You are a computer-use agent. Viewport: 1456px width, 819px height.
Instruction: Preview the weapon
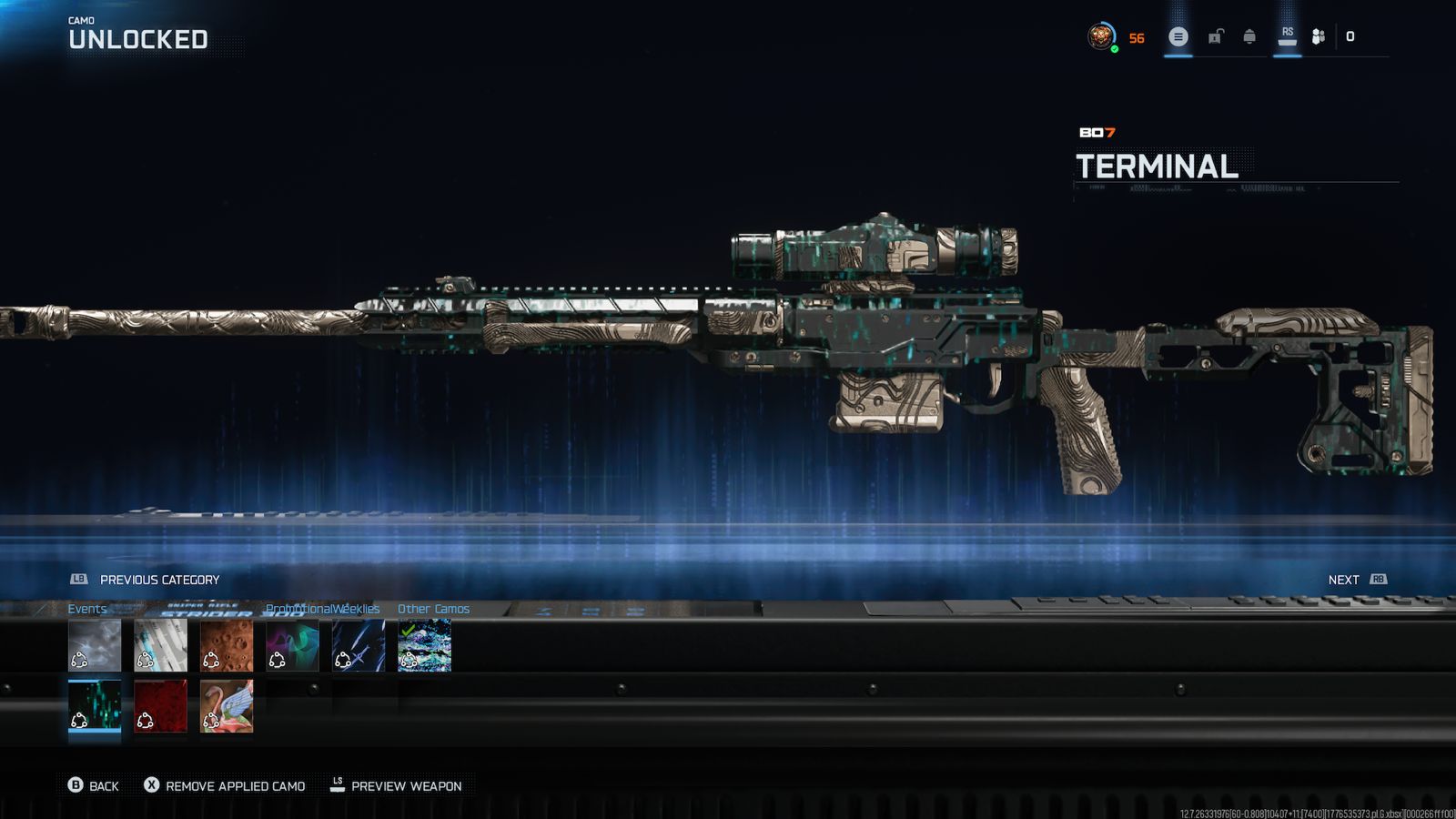[396, 785]
